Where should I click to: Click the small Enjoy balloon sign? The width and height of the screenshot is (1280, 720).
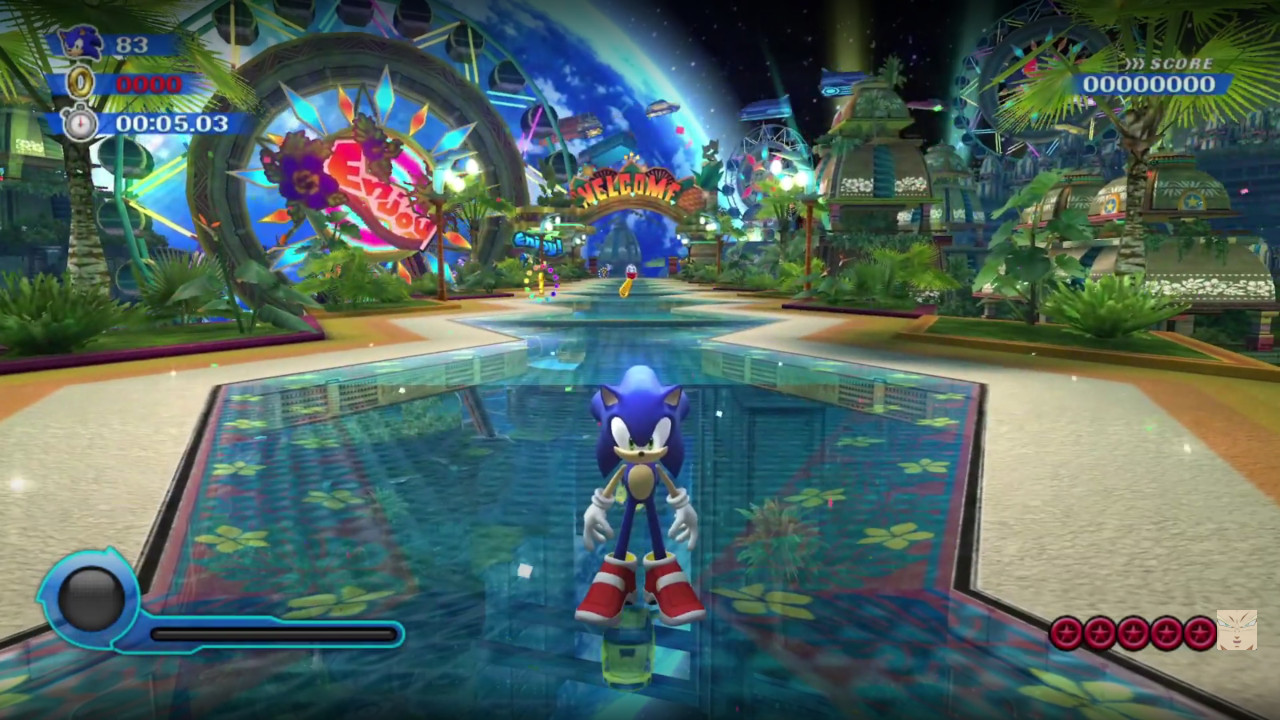click(539, 243)
